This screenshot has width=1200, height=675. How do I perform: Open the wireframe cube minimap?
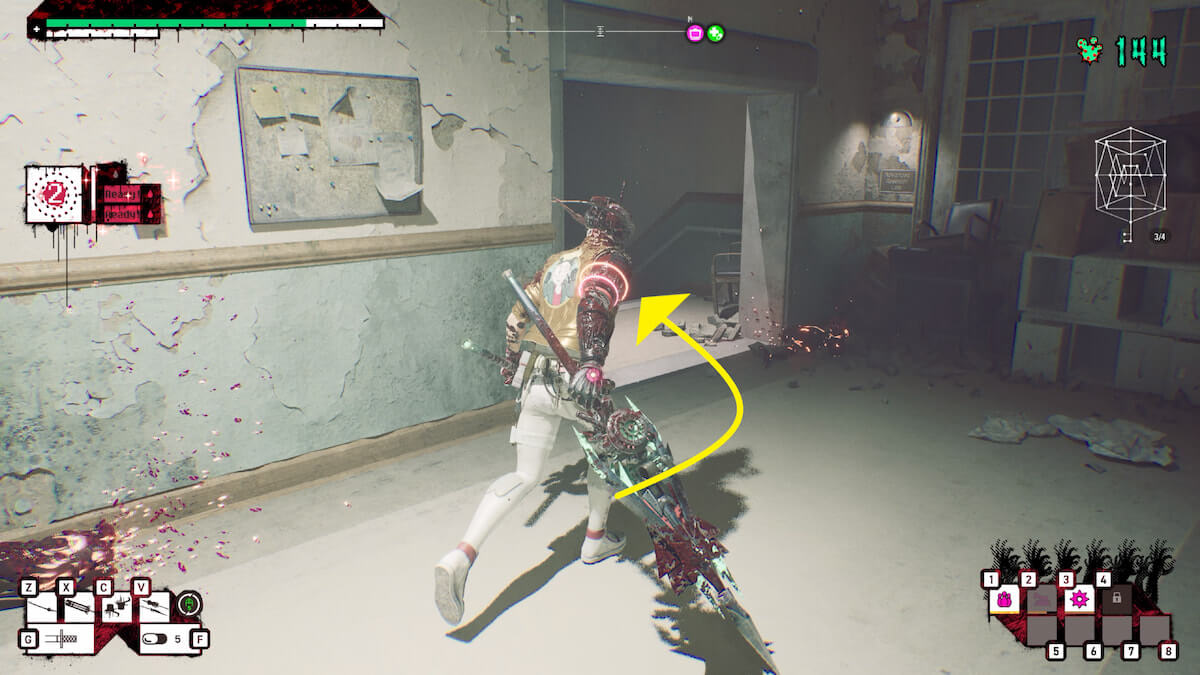tap(1130, 184)
